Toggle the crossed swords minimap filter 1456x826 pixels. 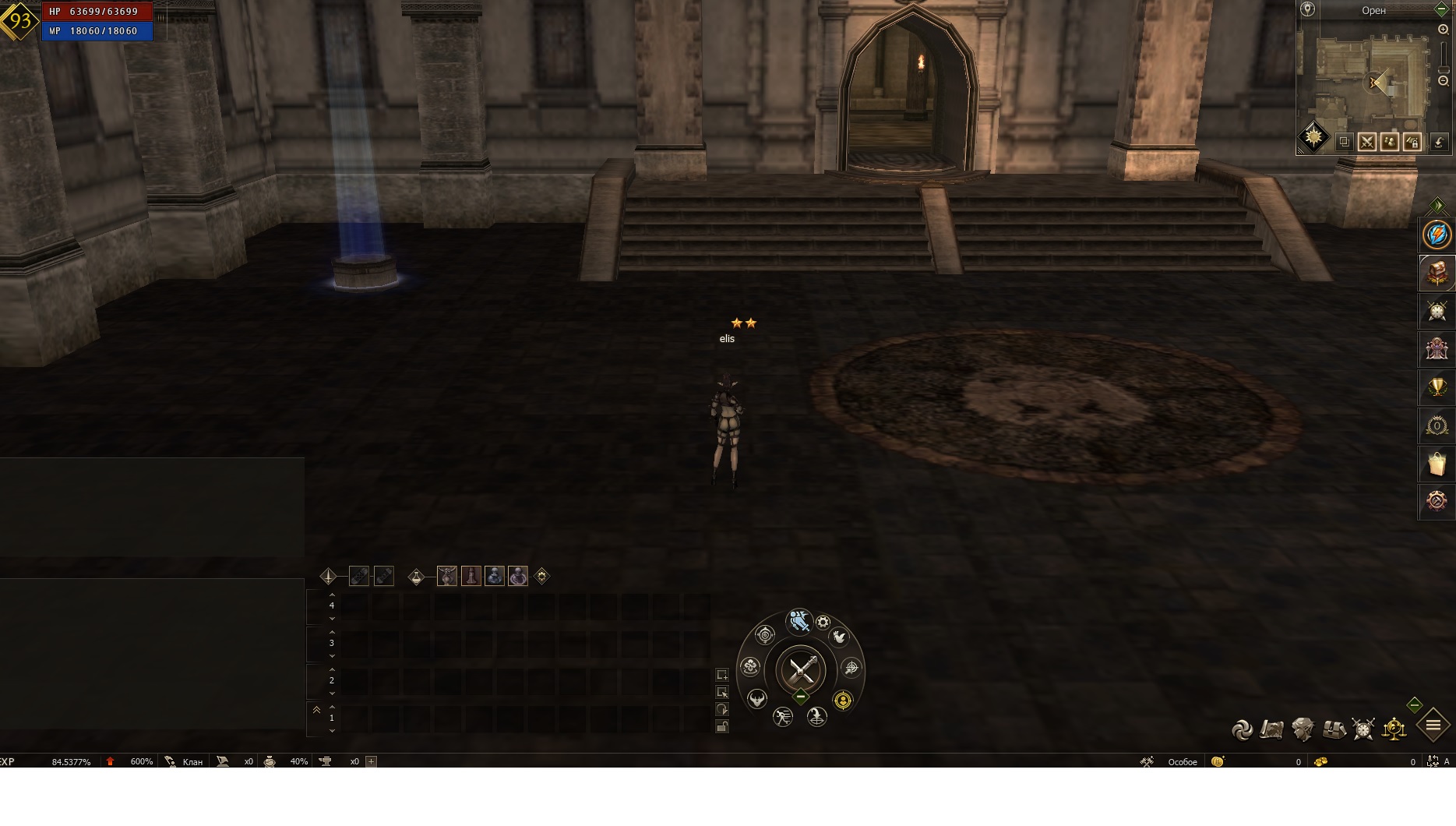click(1366, 142)
